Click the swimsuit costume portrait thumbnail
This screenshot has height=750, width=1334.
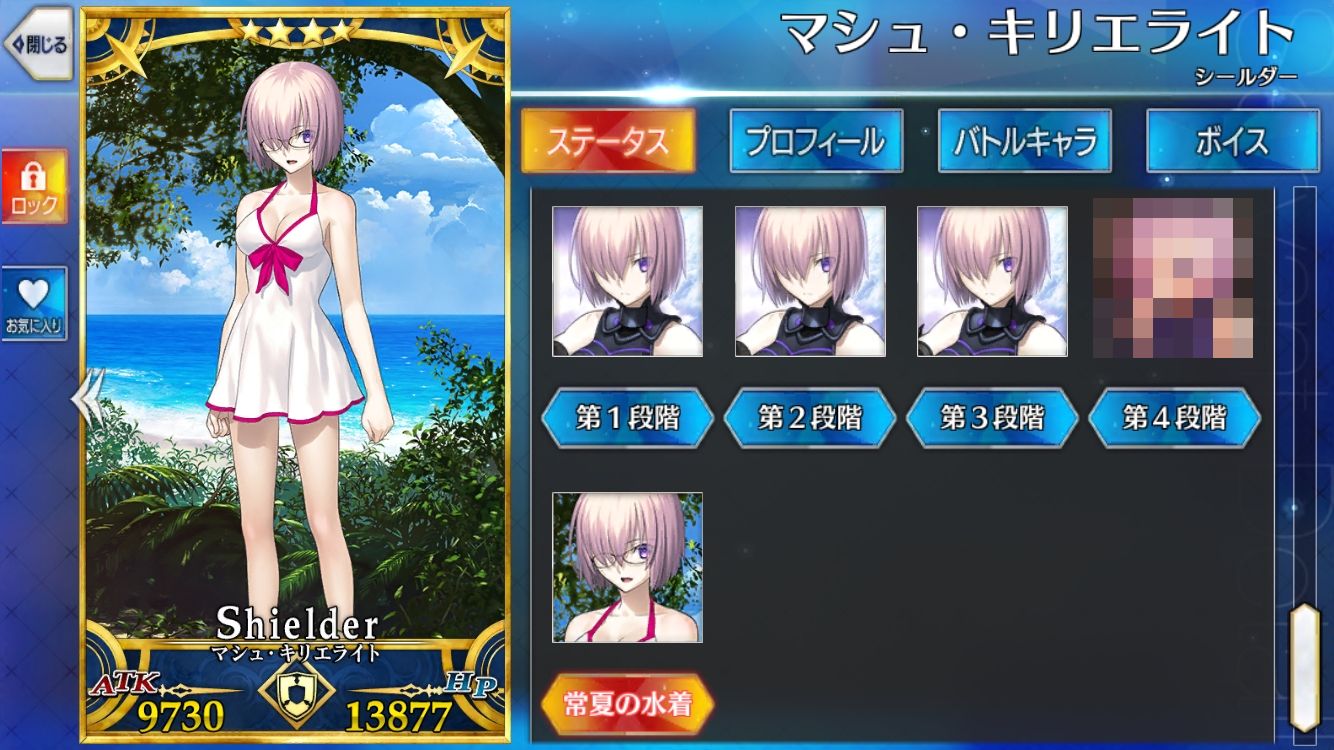[x=627, y=567]
